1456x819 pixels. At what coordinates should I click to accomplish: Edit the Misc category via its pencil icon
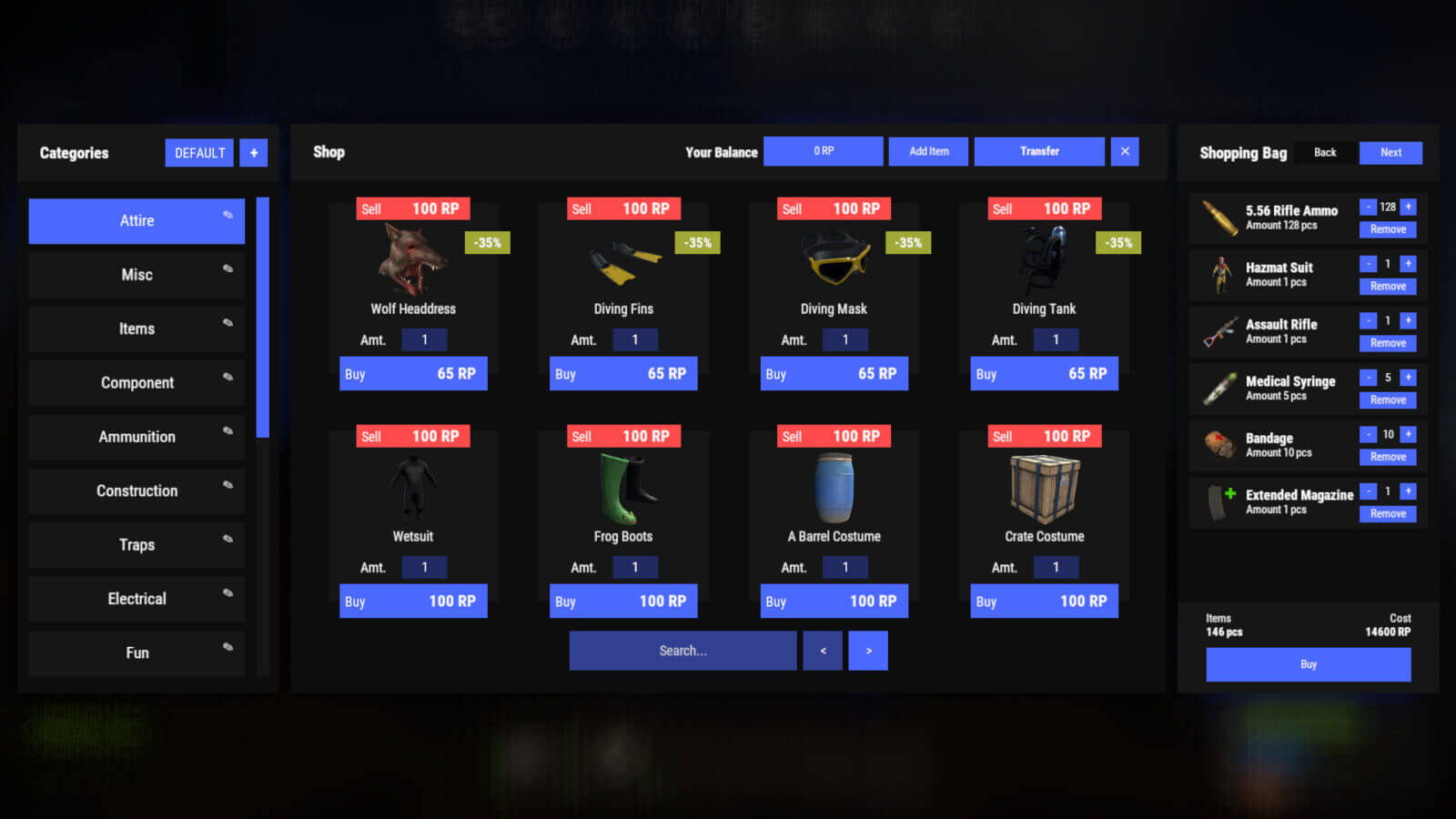[x=227, y=268]
